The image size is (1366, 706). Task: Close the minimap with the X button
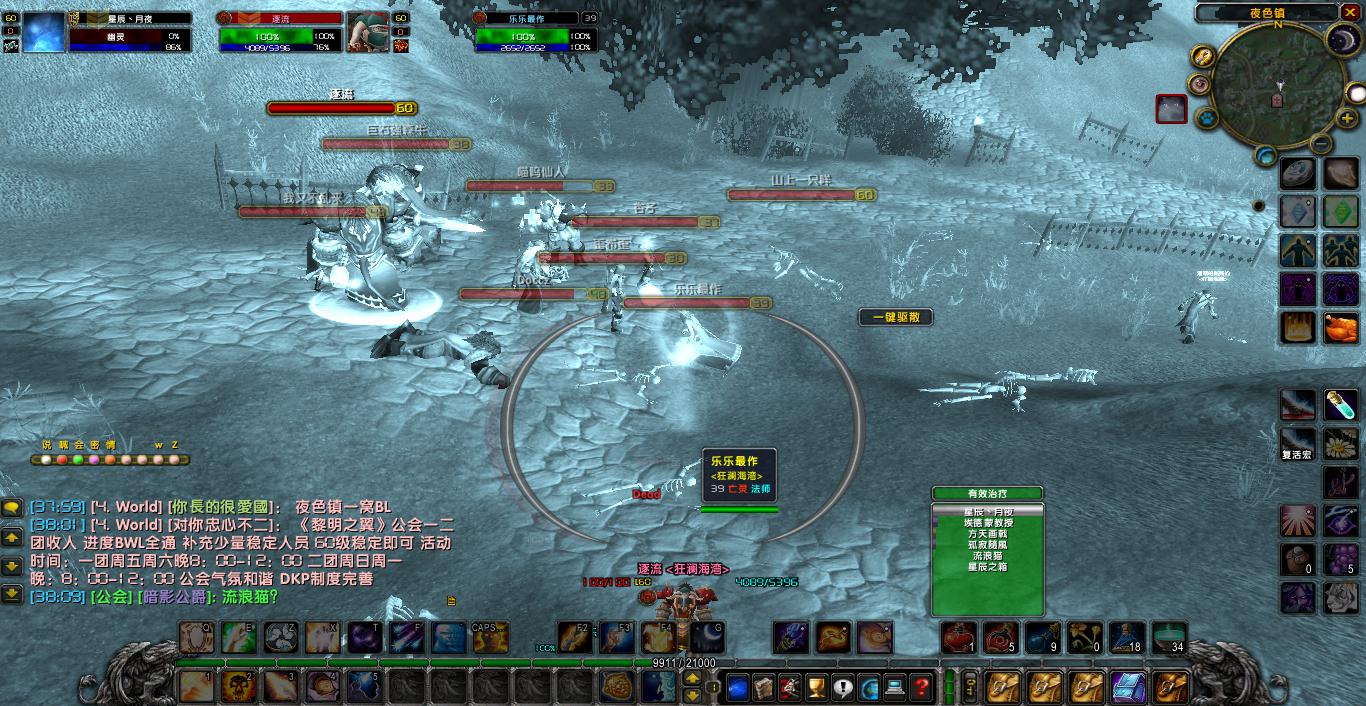point(1352,13)
